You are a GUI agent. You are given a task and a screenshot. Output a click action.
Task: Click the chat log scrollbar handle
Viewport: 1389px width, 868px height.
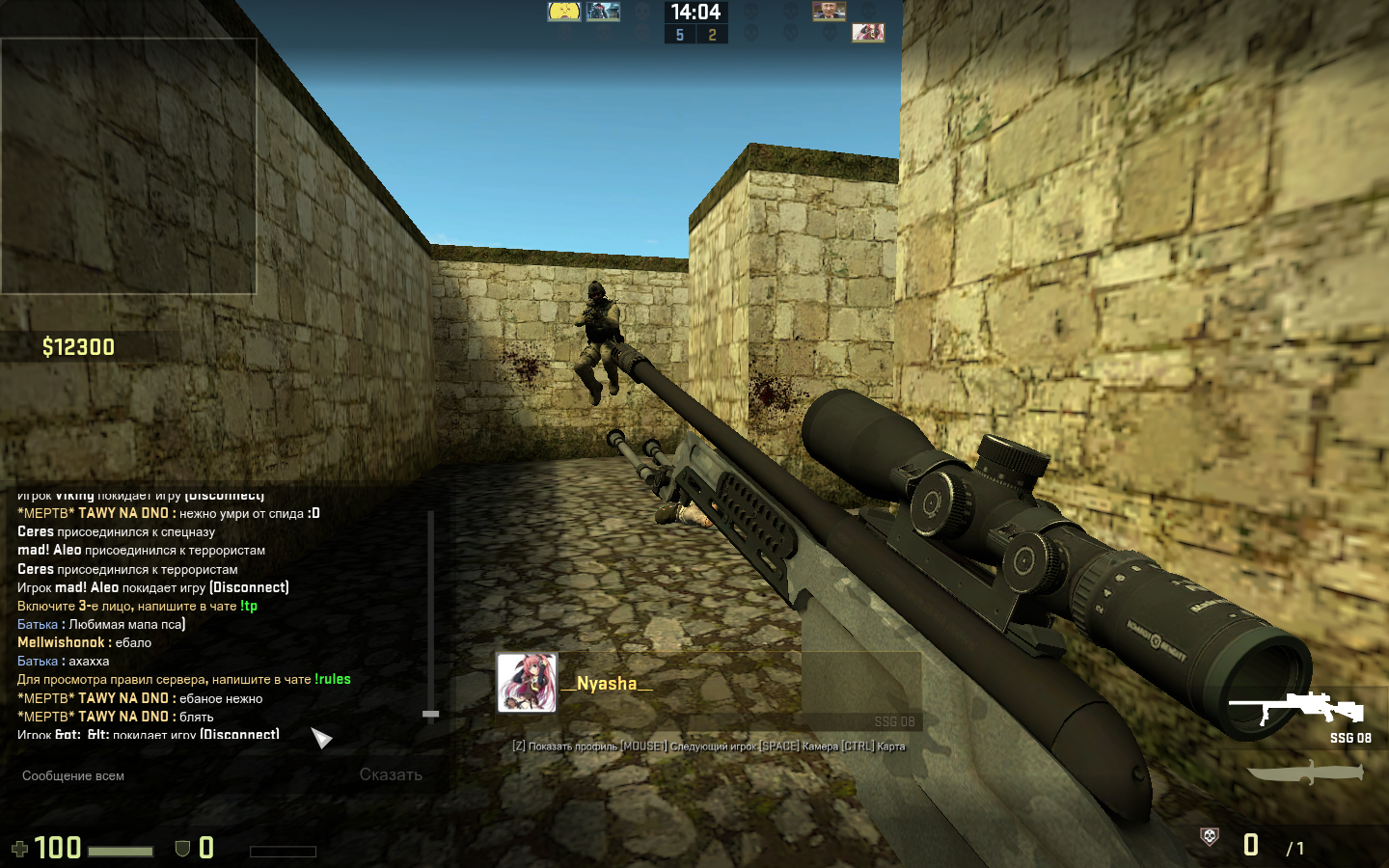[431, 714]
